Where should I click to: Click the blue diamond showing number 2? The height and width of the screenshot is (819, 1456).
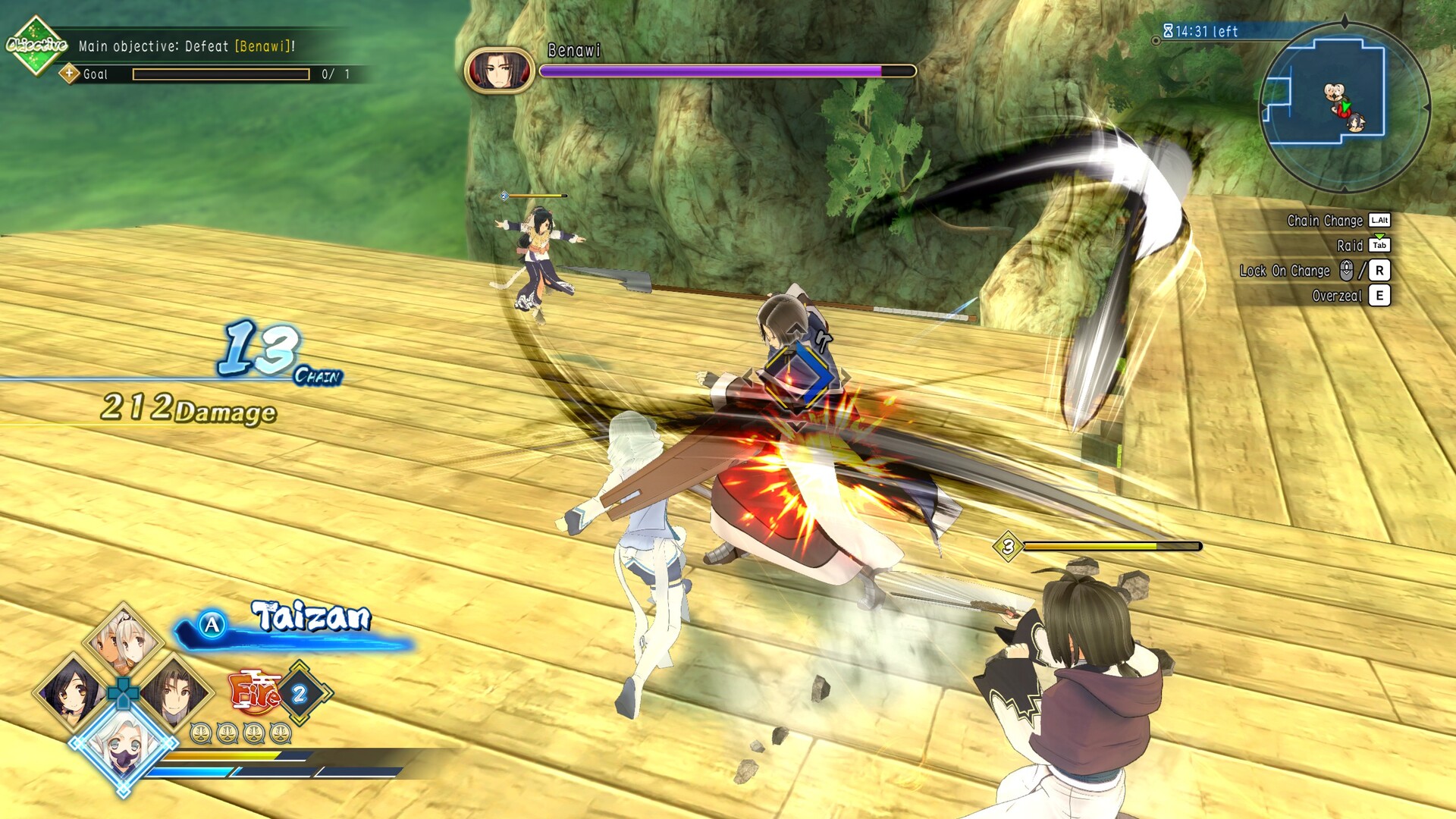click(300, 693)
